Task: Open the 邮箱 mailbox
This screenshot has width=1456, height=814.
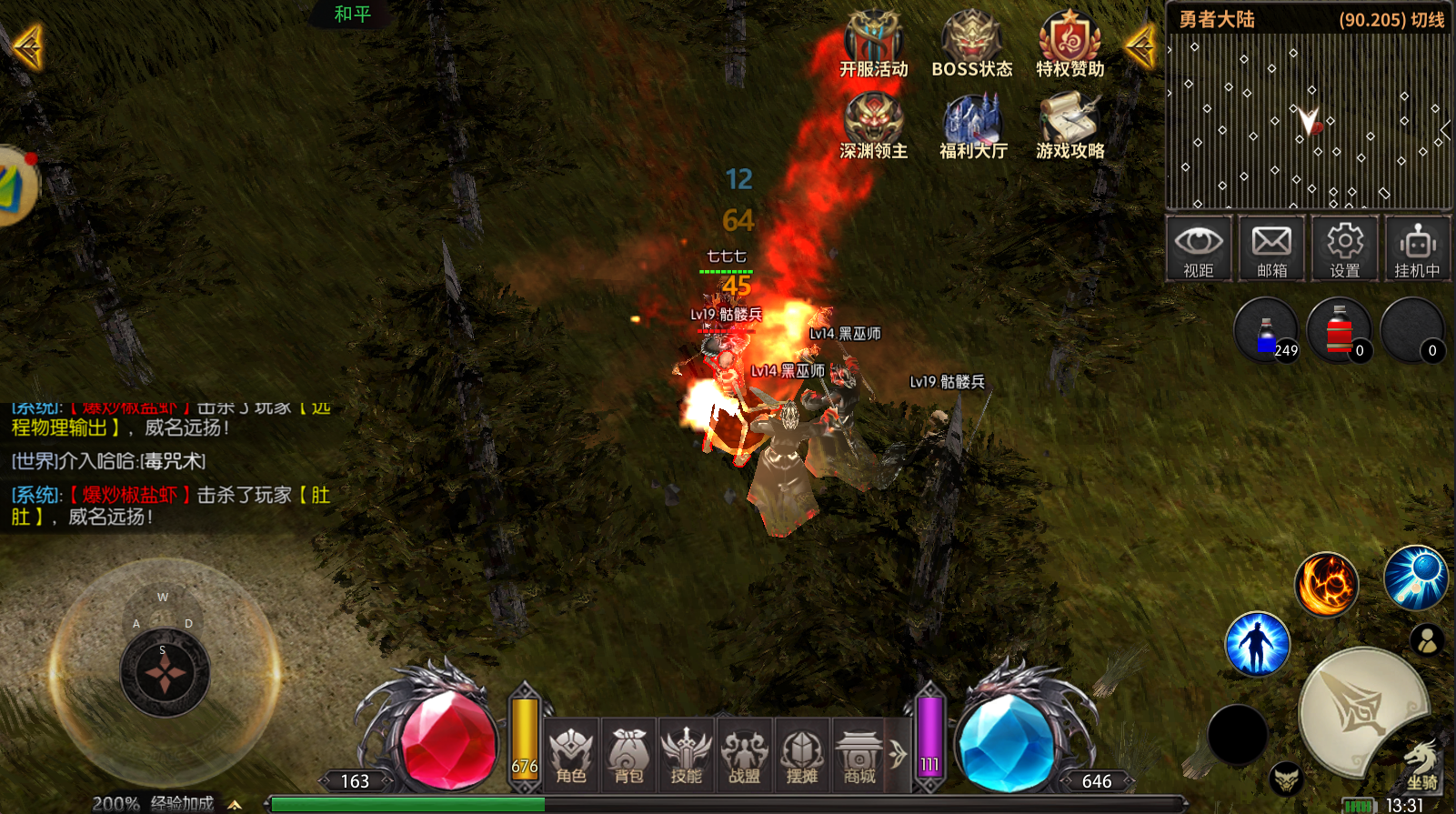Action: 1271,248
